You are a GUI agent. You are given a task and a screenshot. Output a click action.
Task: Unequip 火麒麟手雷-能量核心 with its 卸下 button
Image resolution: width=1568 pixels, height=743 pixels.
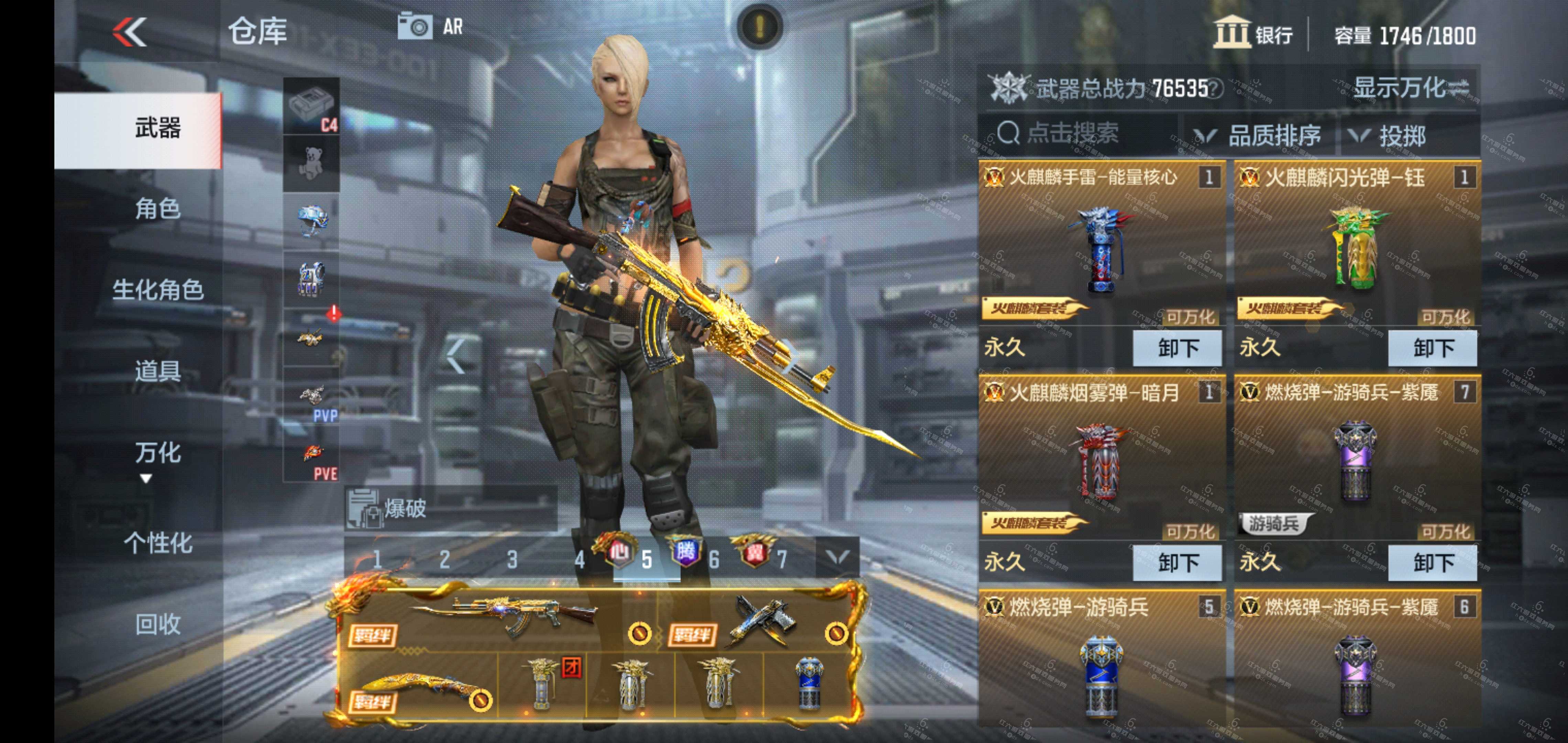[1177, 348]
